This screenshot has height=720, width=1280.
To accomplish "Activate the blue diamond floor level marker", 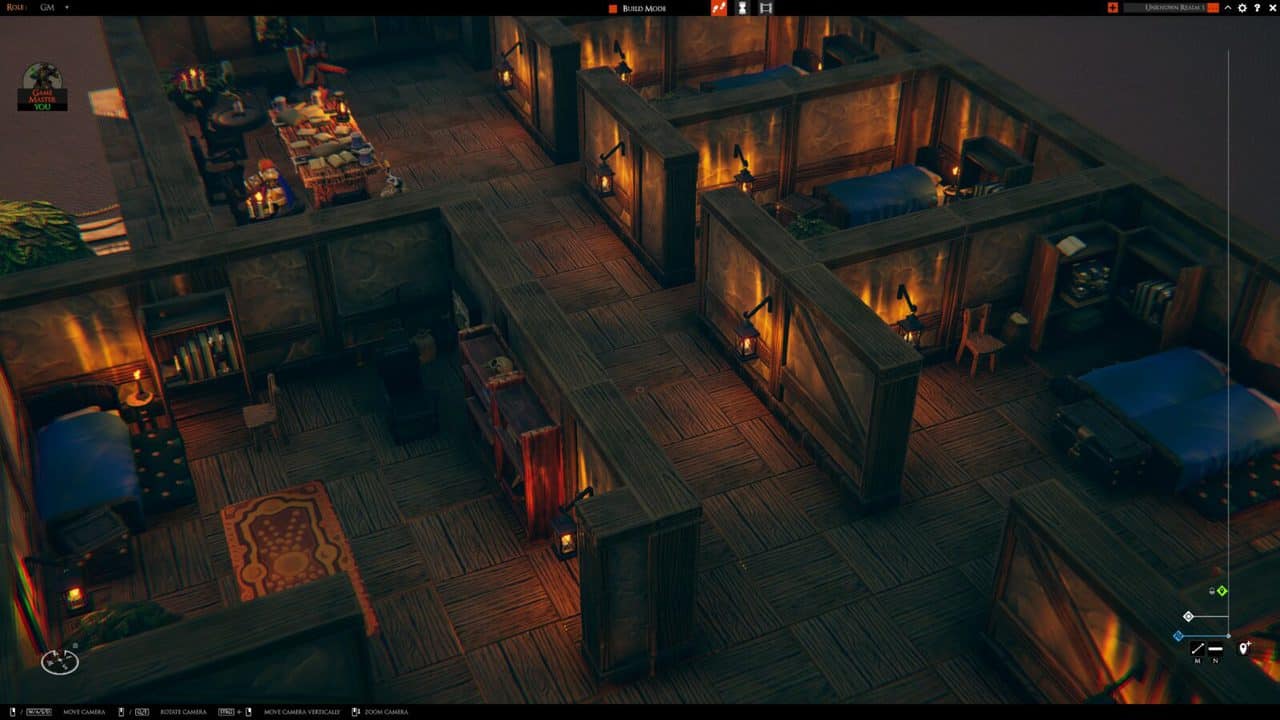I will click(x=1180, y=636).
